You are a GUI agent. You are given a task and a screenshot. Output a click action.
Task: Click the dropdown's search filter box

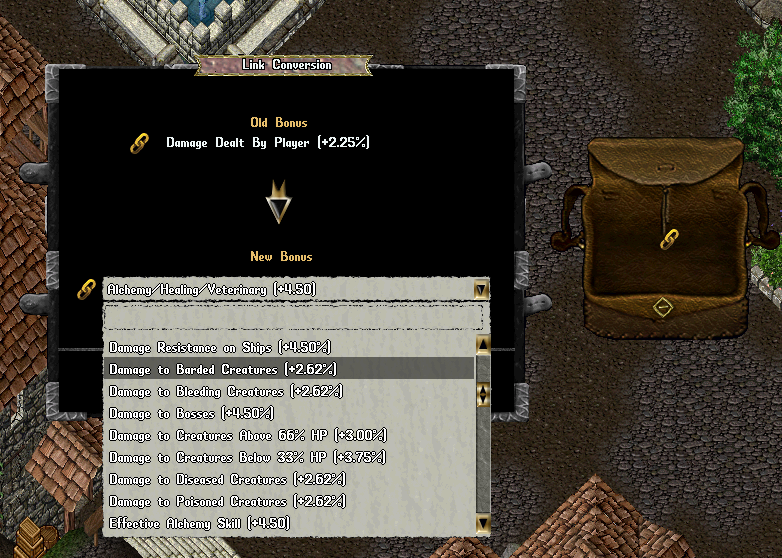tap(293, 318)
